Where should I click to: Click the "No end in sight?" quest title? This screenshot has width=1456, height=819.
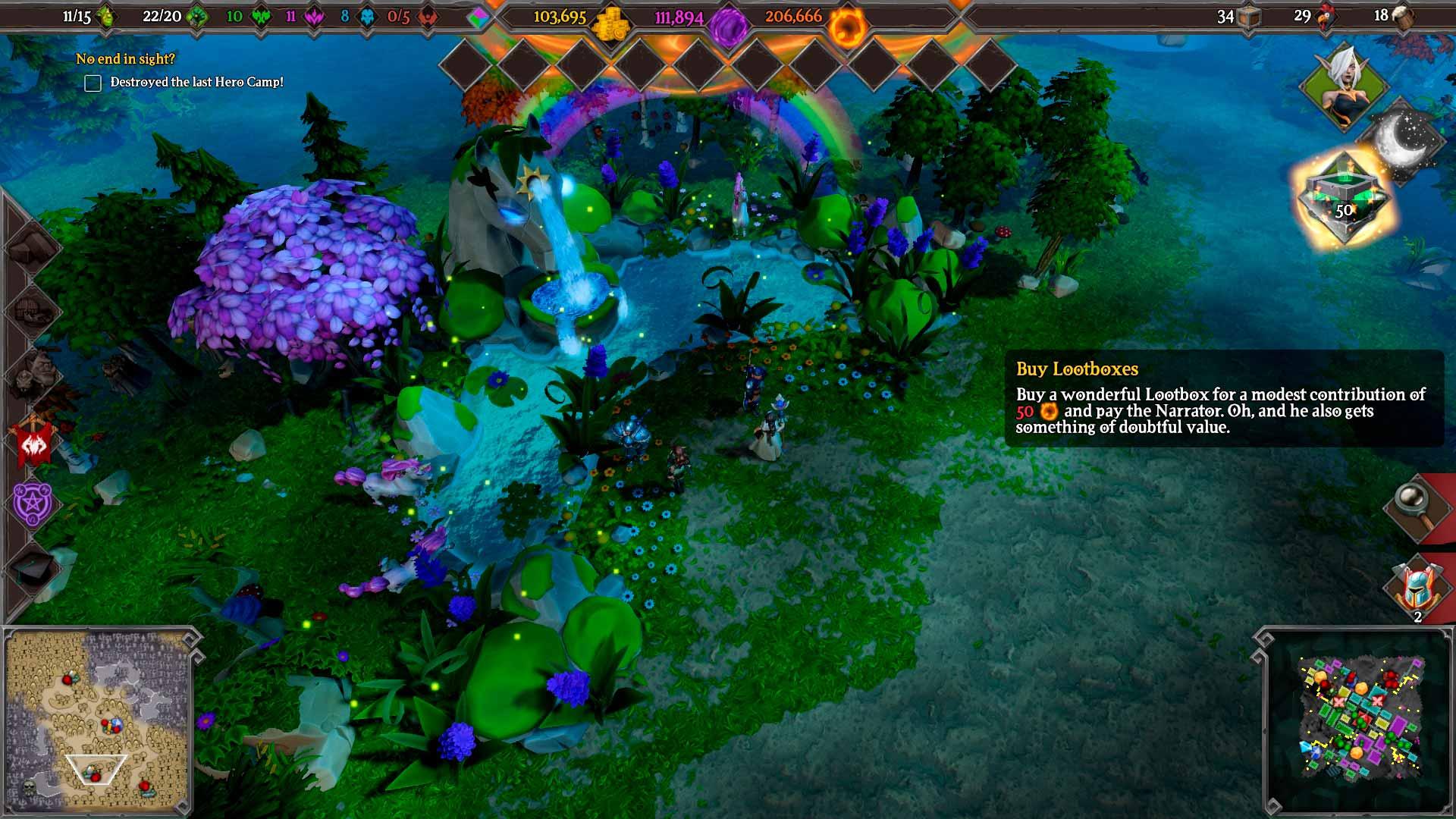[125, 58]
